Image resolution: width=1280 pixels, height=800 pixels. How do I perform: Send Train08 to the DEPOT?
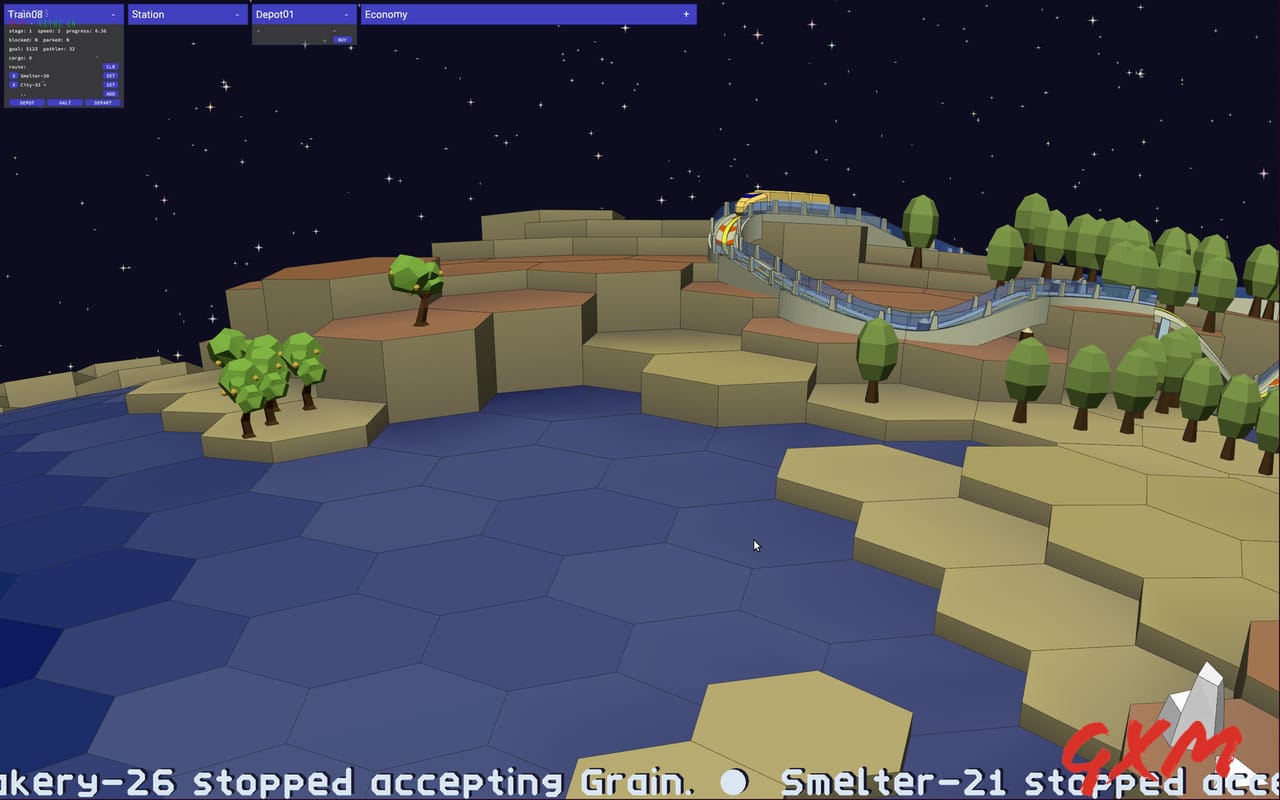pyautogui.click(x=27, y=102)
